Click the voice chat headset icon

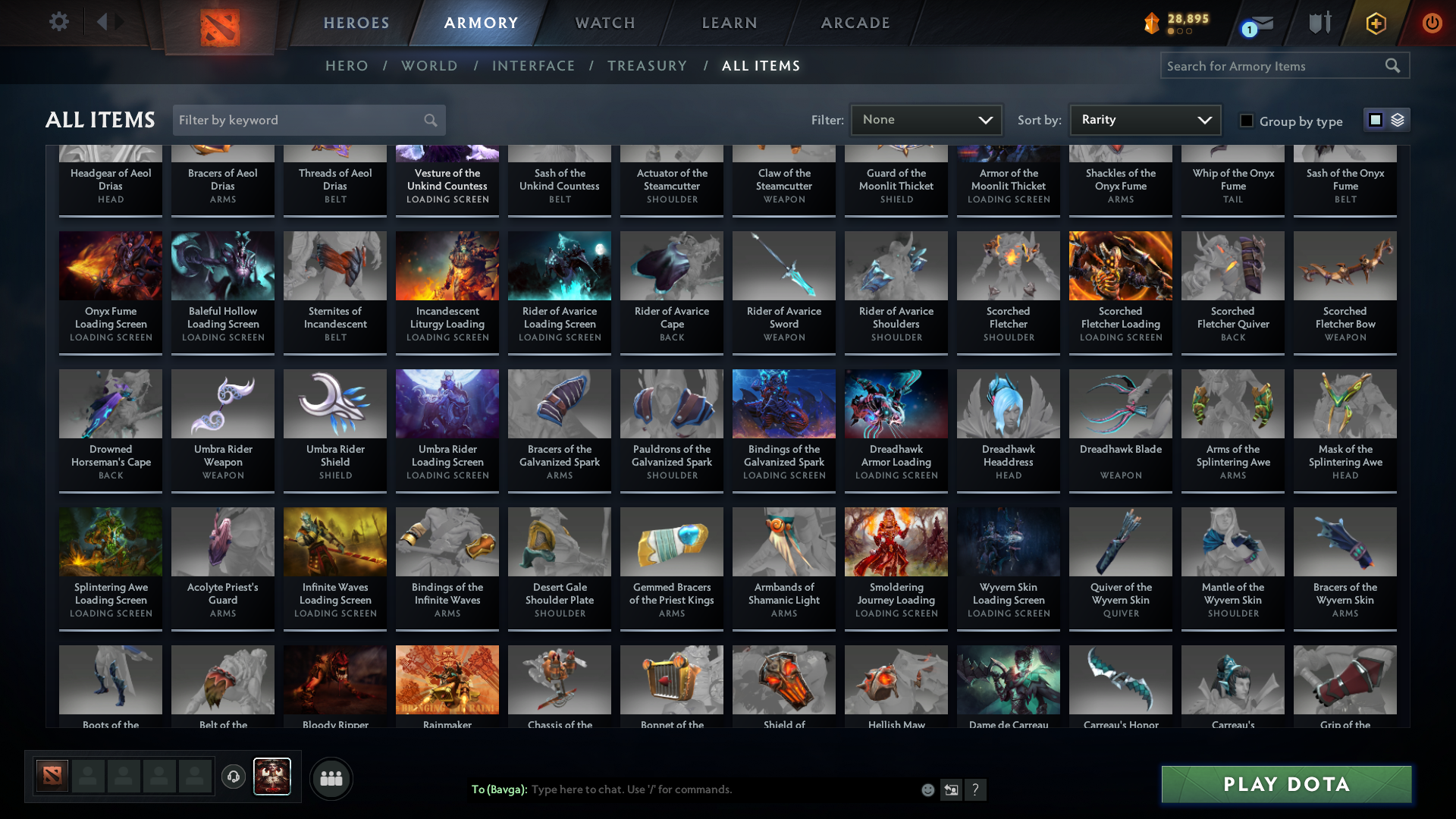[234, 777]
